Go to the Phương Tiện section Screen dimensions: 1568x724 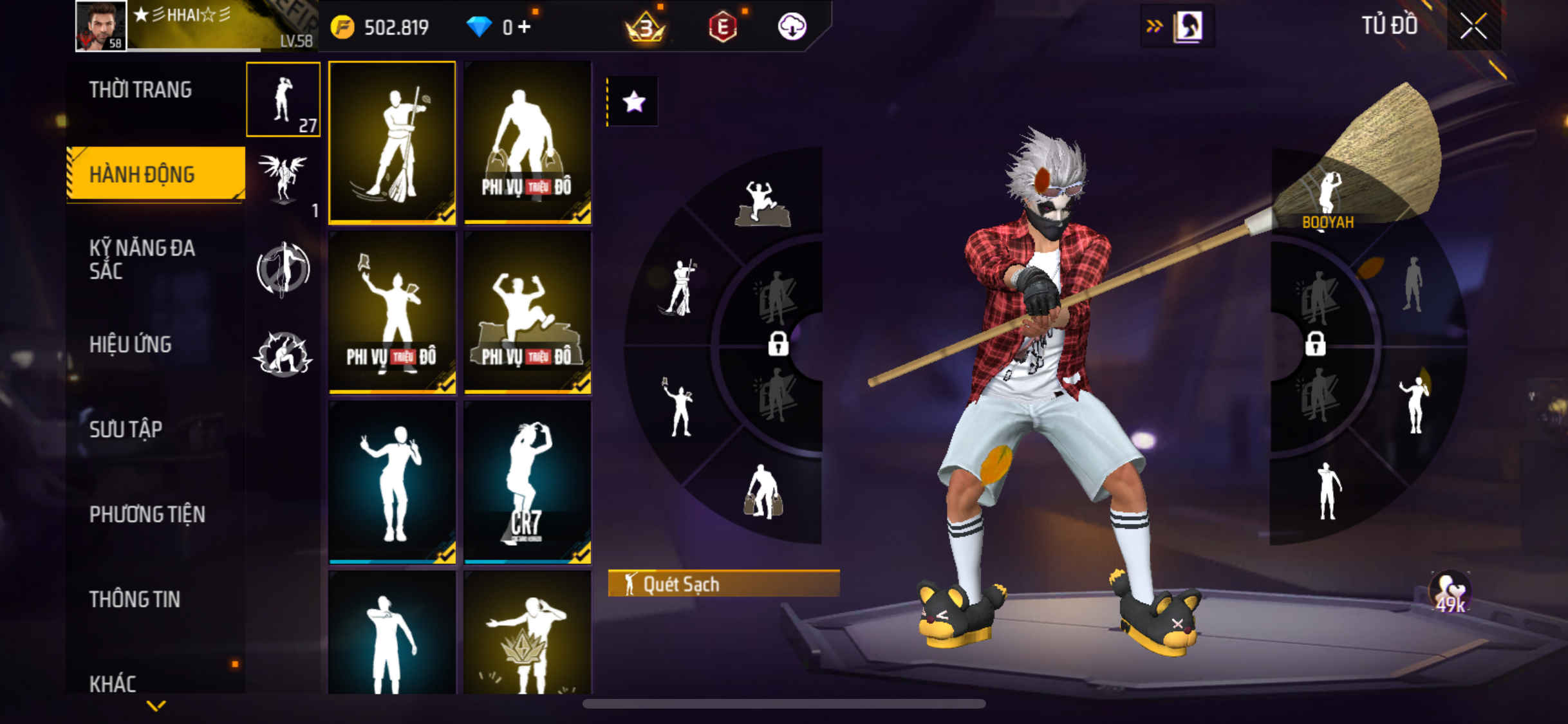tap(147, 514)
